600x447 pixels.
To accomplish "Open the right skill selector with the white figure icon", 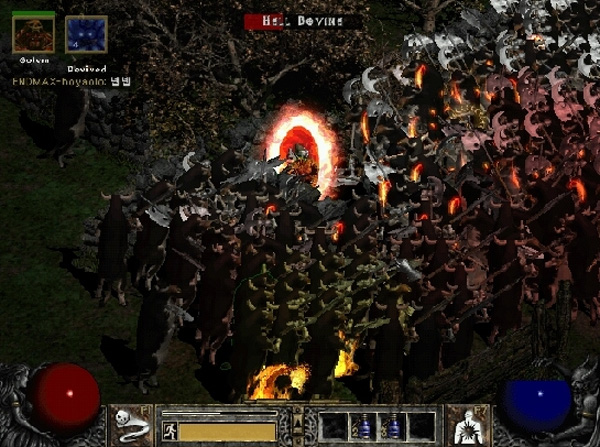I will 465,424.
